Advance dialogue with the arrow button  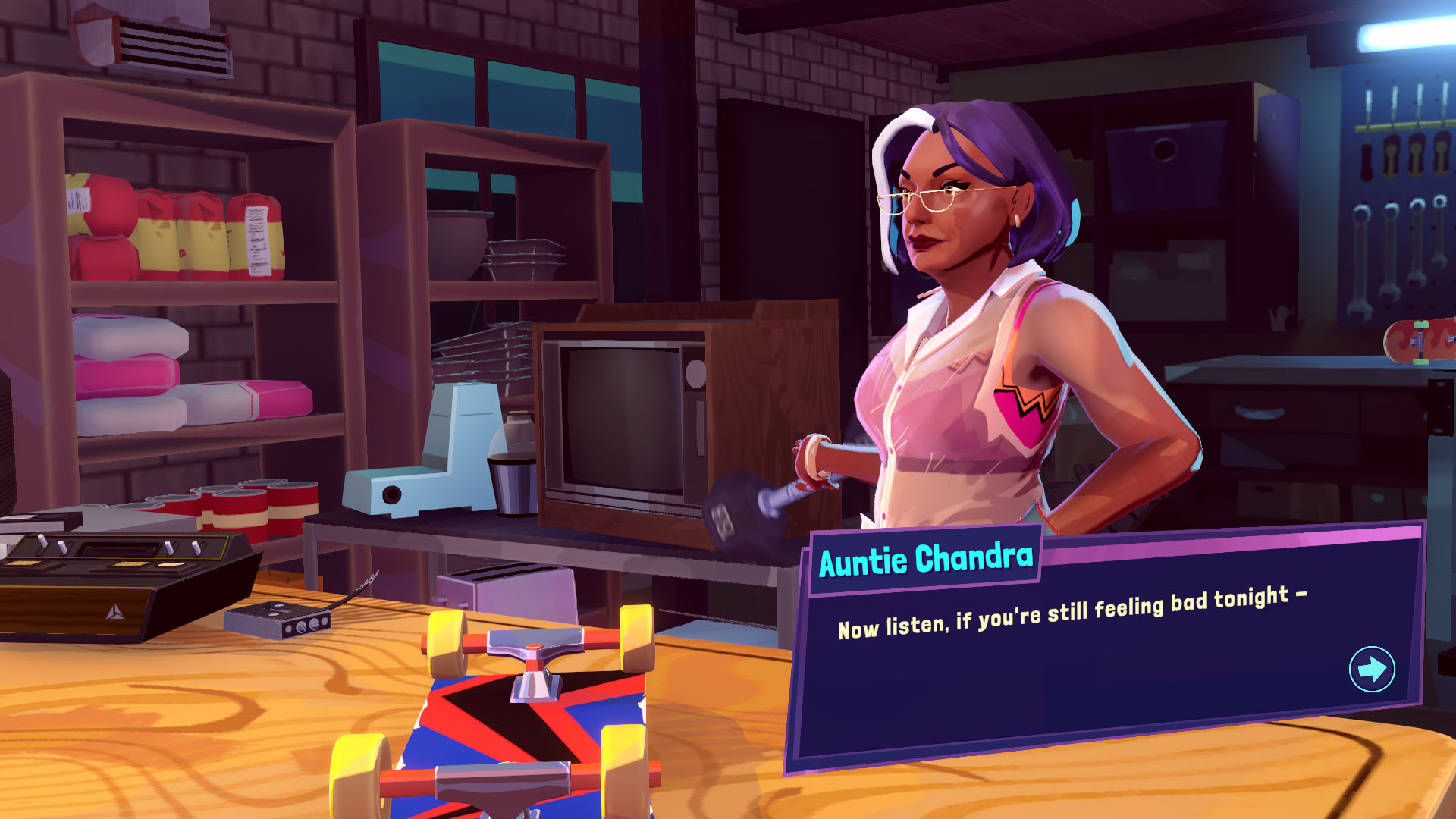(x=1371, y=669)
